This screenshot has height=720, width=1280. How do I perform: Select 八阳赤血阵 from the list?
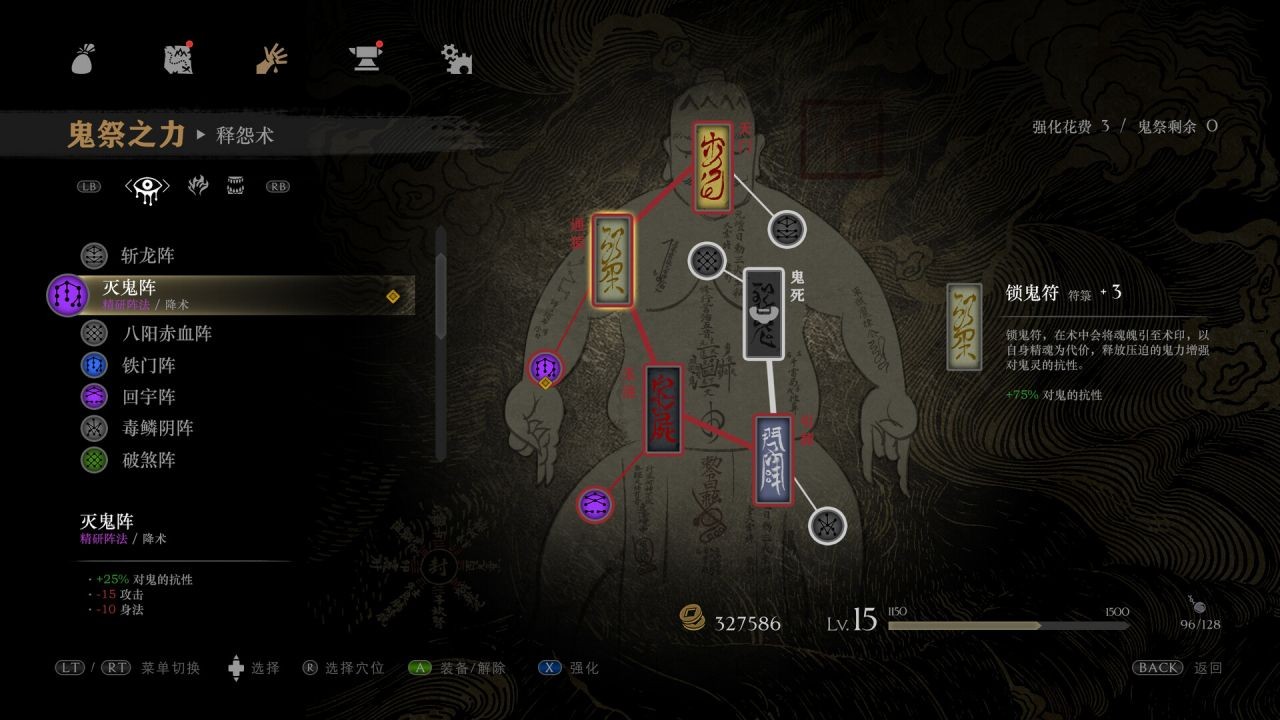(166, 333)
